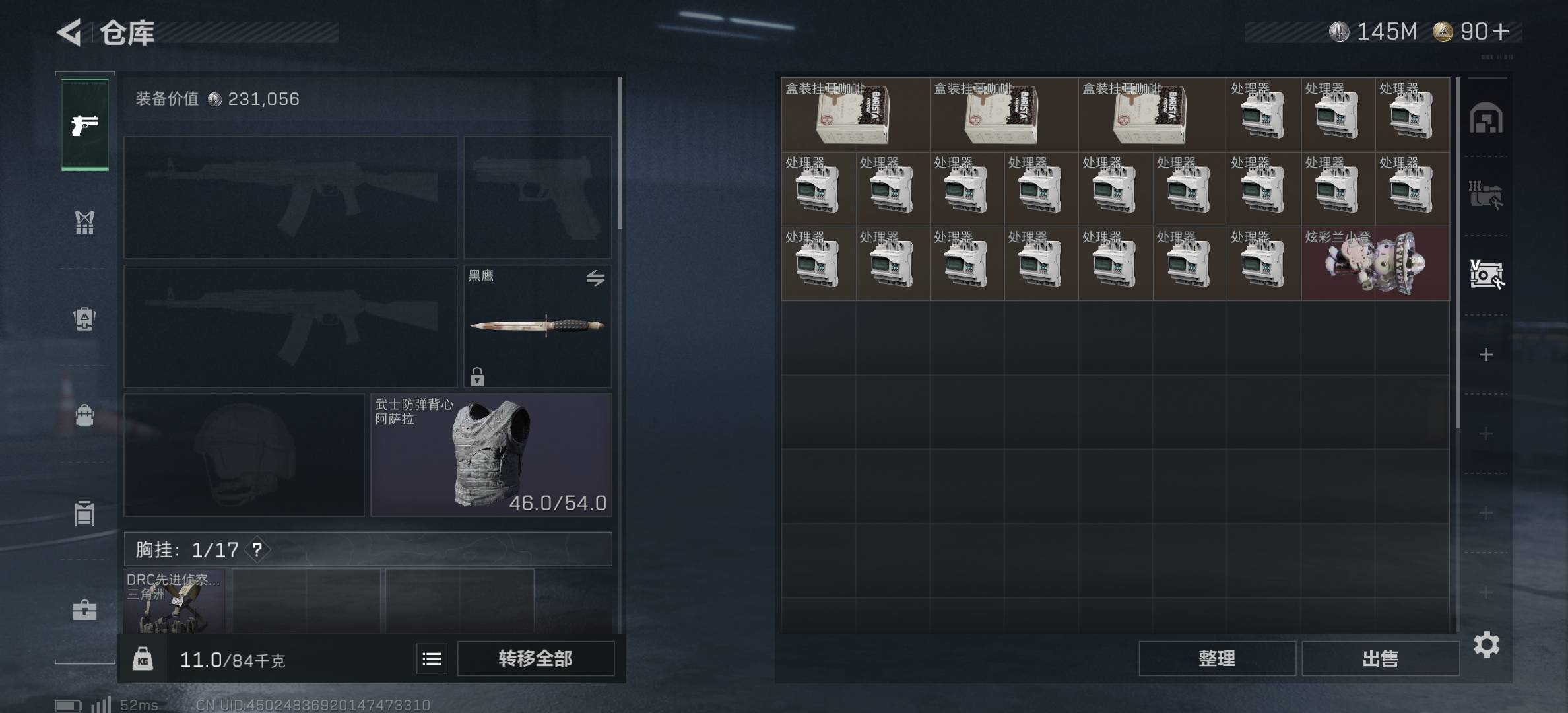Swap the 黑鹰 melee weapon via arrows

point(595,278)
